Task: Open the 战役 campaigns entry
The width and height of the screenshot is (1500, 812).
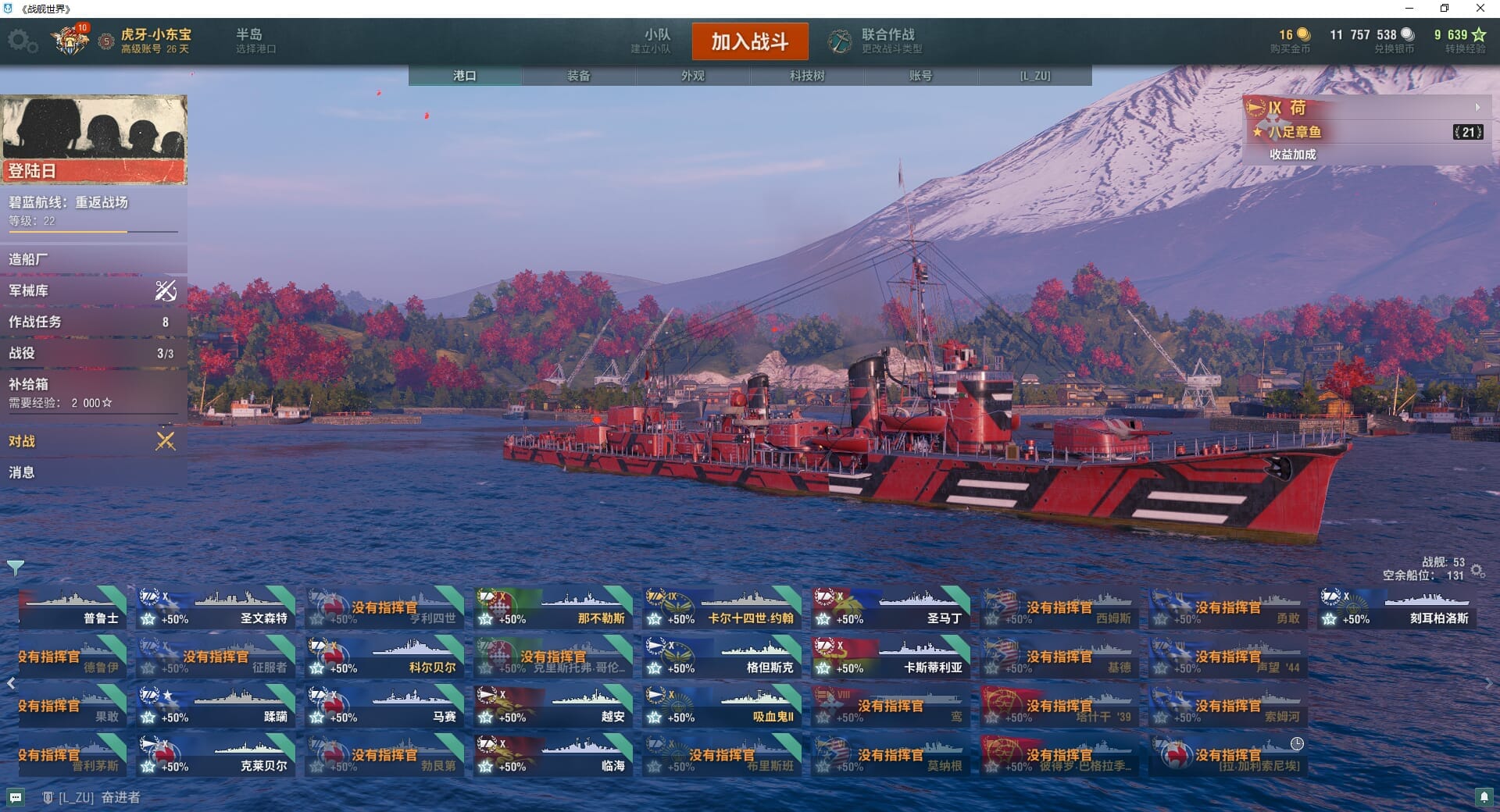Action: pos(92,353)
